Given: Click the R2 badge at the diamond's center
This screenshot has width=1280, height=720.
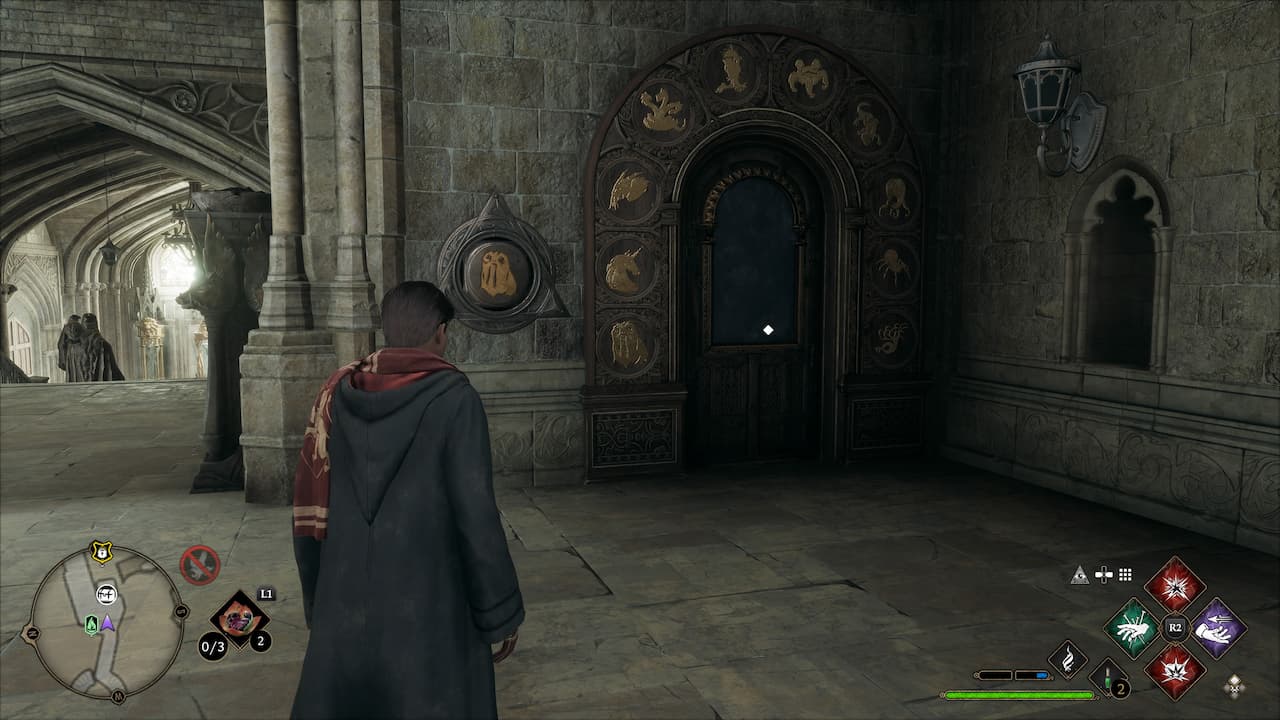Looking at the screenshot, I should (x=1175, y=626).
